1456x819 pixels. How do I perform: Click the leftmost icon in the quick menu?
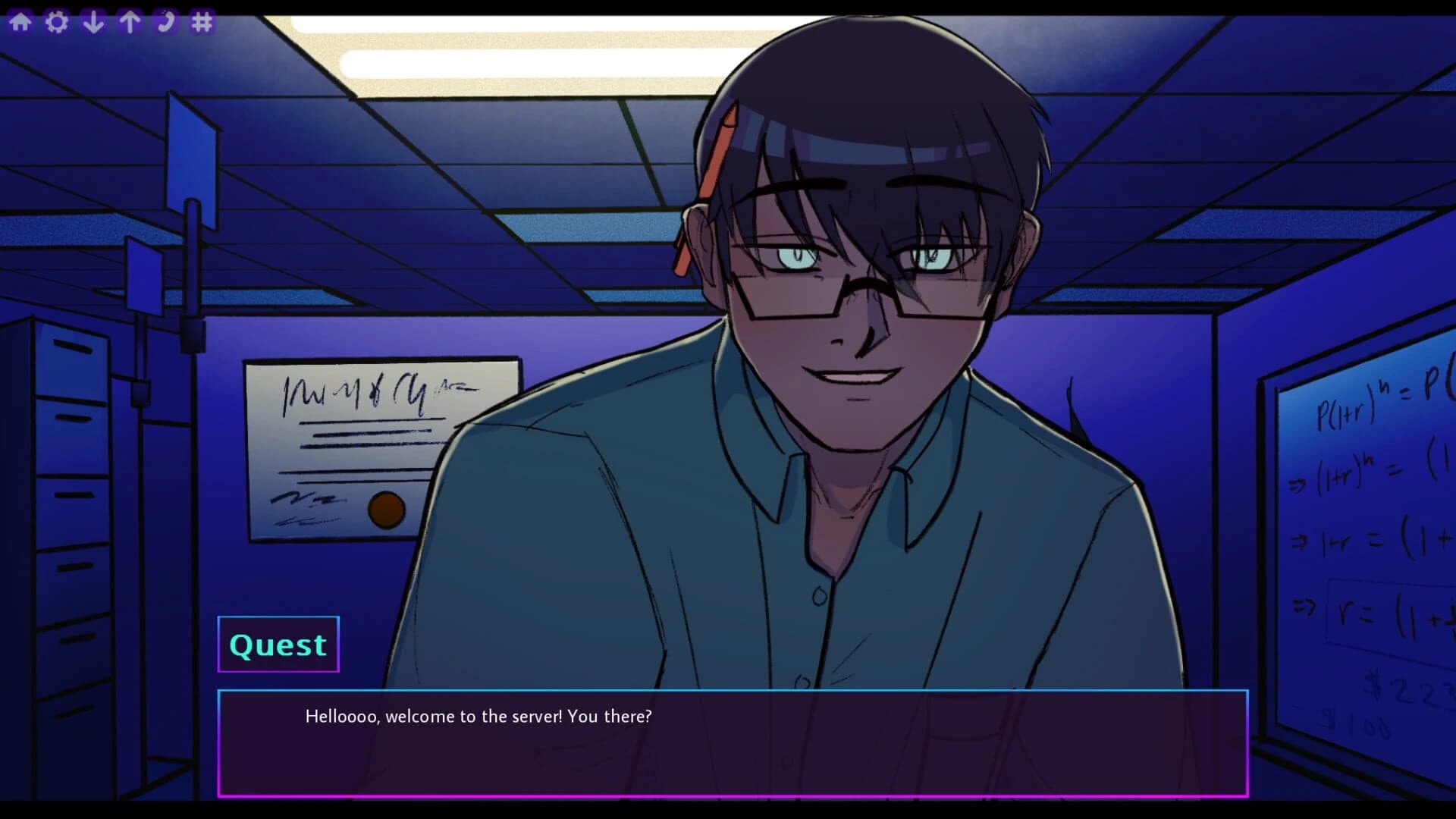click(20, 20)
